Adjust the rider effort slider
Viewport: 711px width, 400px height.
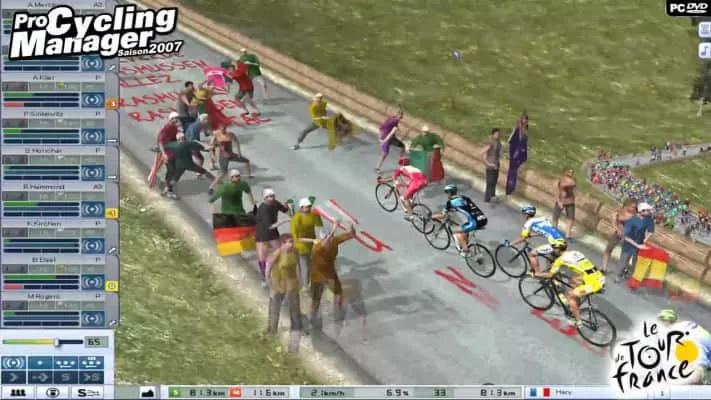(56, 342)
